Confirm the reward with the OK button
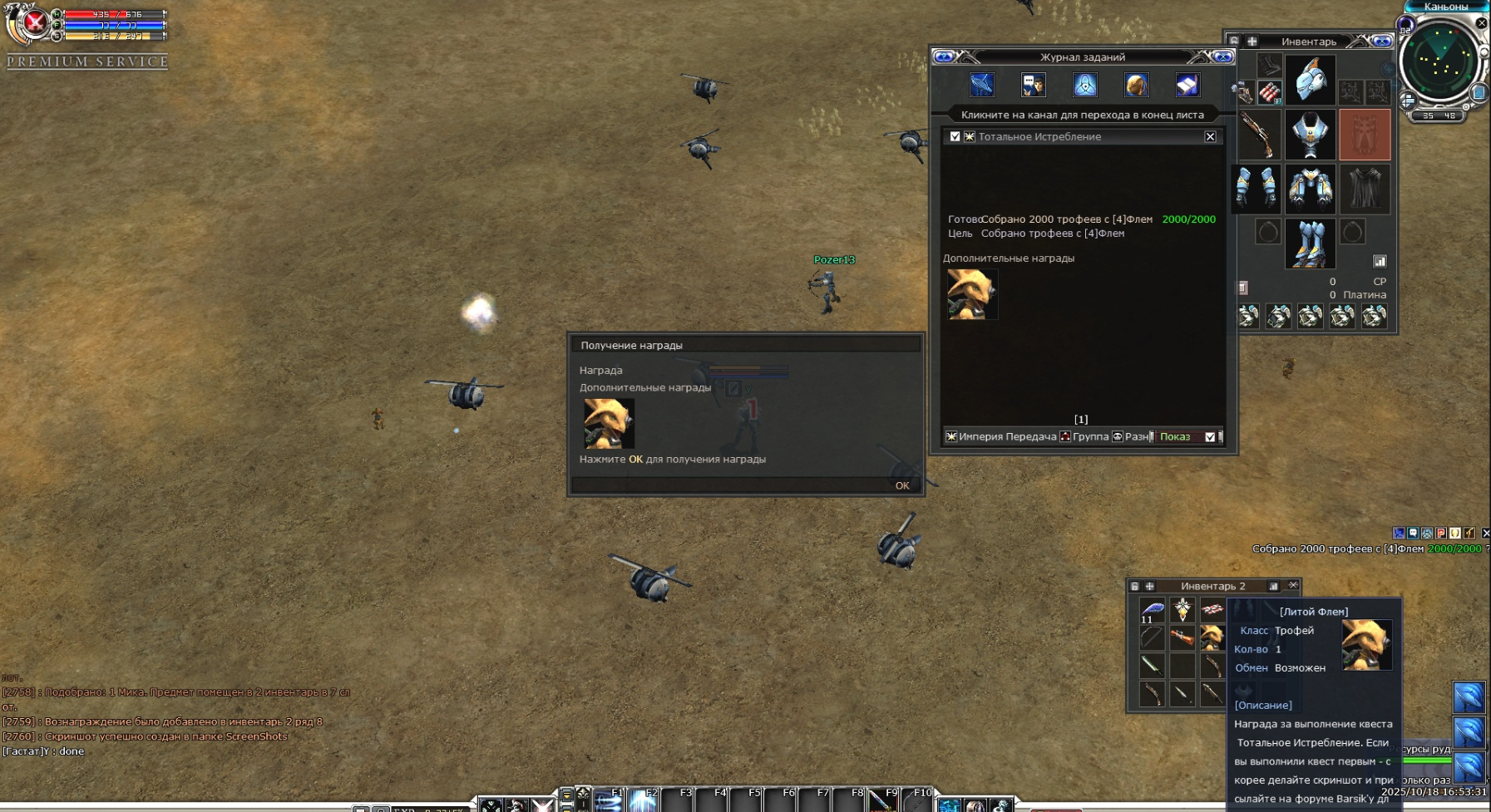The height and width of the screenshot is (812, 1491). tap(902, 485)
